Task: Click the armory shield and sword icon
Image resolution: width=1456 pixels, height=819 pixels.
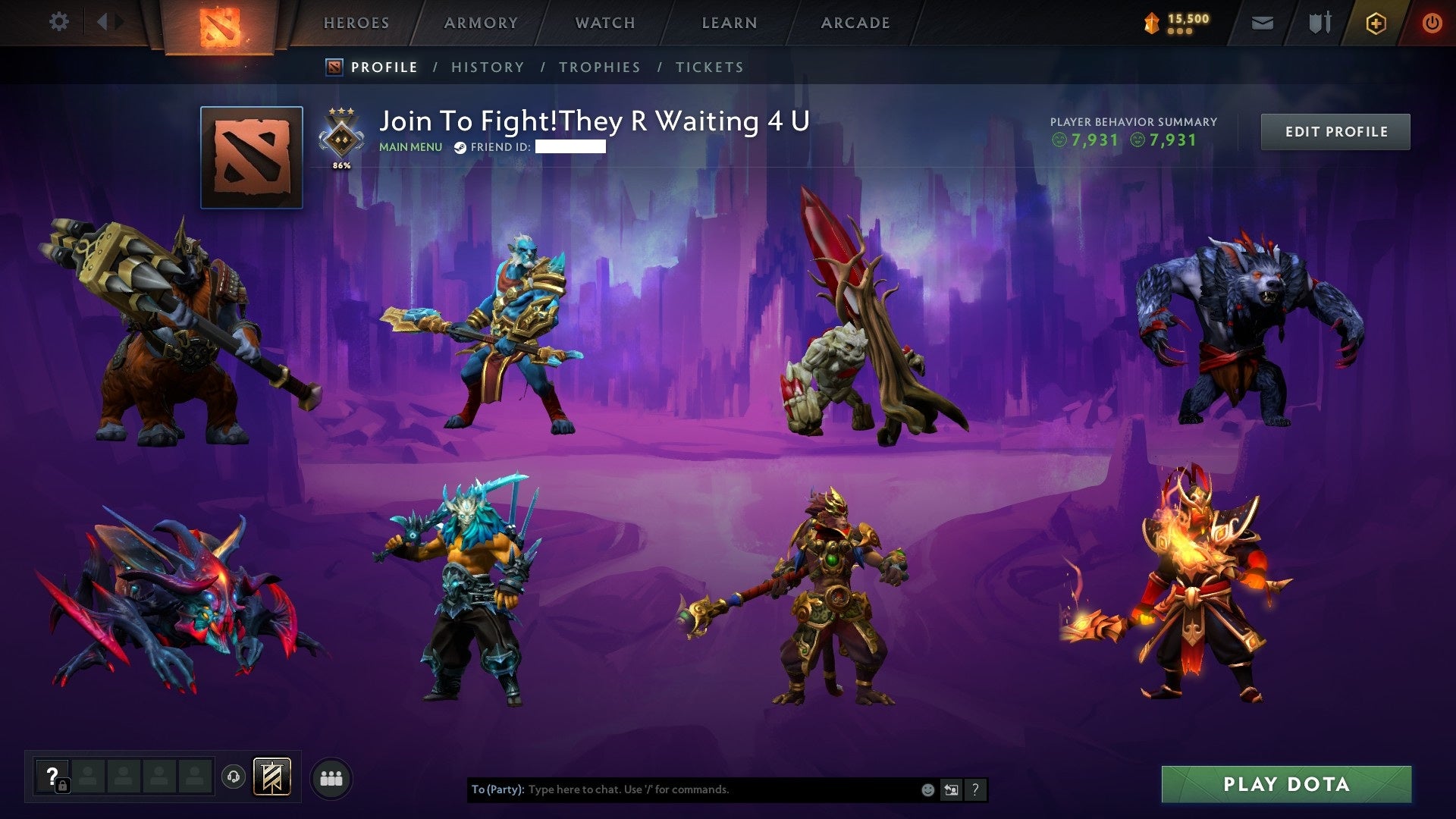Action: pos(1320,22)
